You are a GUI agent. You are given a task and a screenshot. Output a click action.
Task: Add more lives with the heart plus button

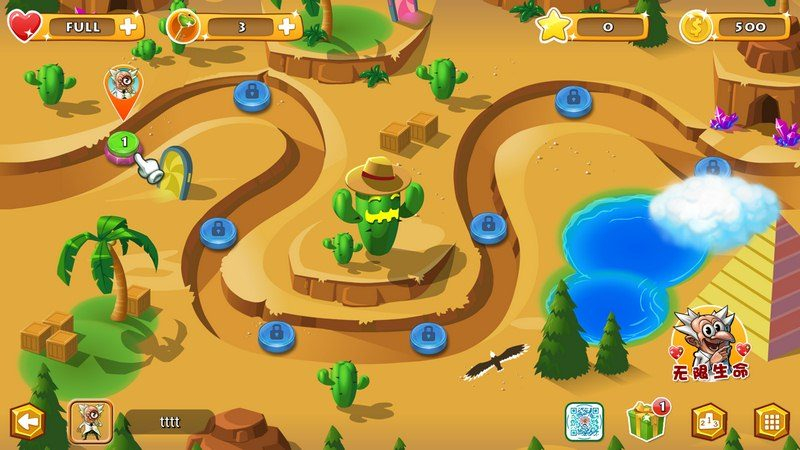(x=129, y=26)
